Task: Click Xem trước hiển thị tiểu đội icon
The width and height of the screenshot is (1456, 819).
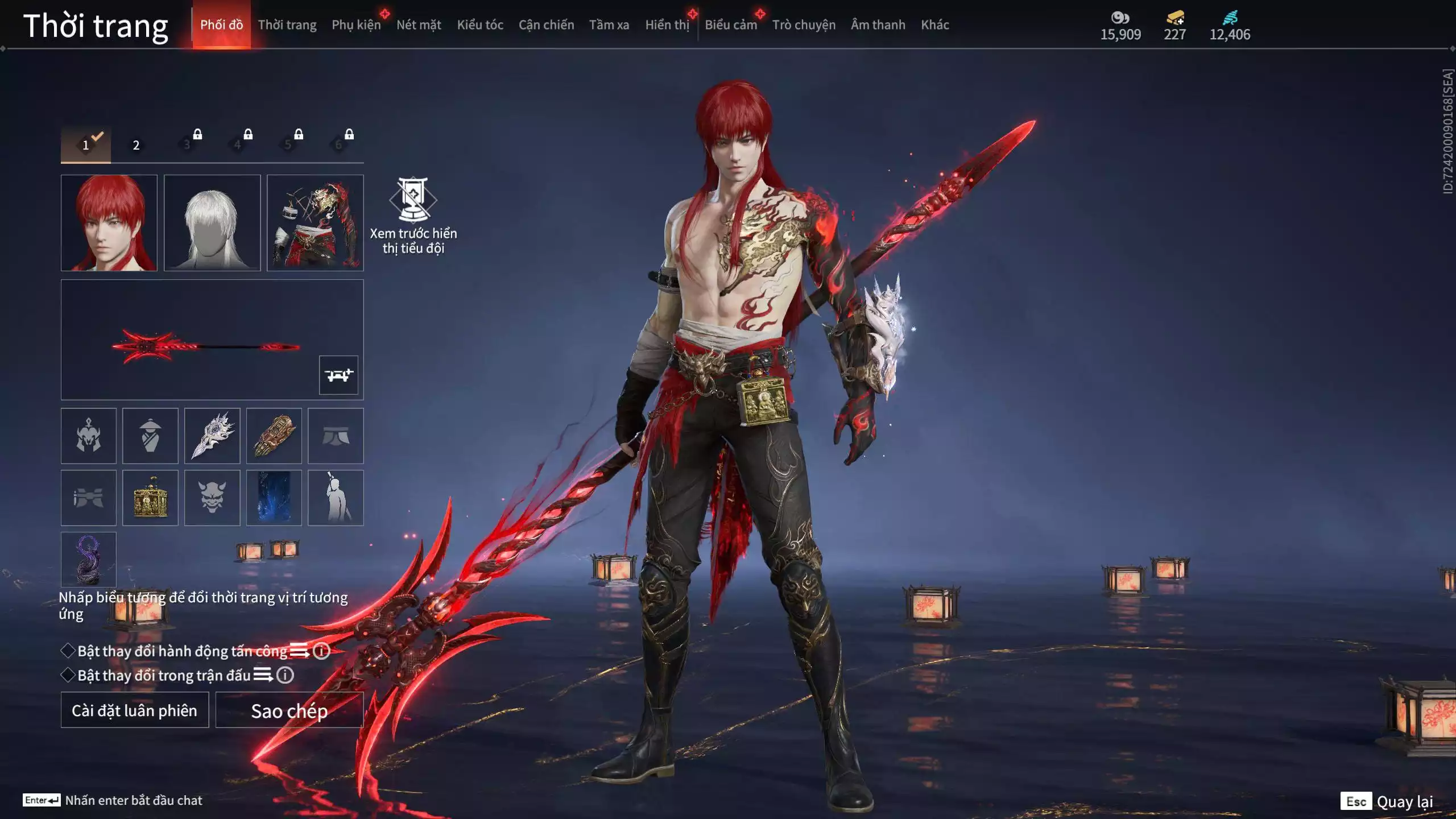Action: click(x=413, y=200)
